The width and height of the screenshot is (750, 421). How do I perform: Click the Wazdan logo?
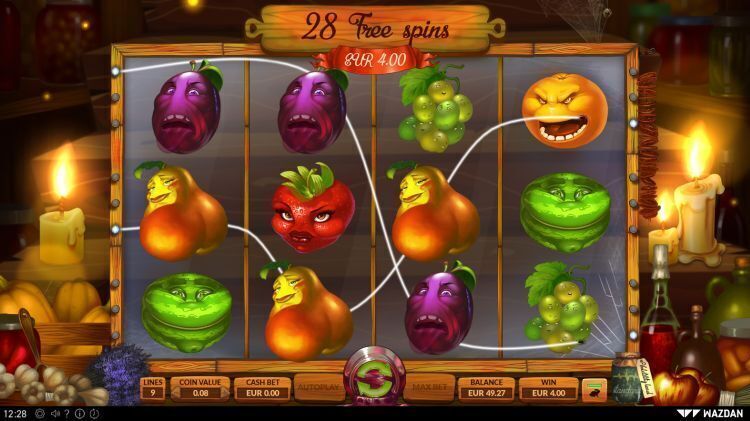(x=711, y=412)
